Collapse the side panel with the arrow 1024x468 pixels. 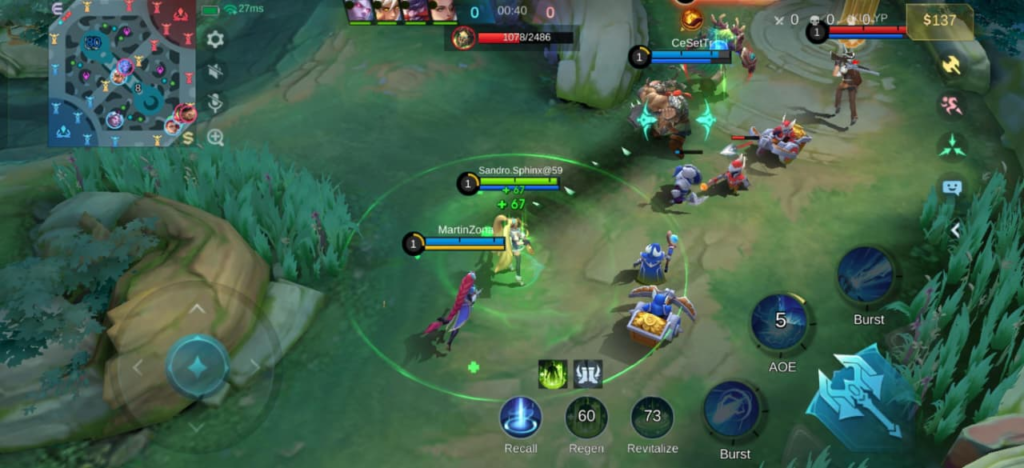(955, 230)
